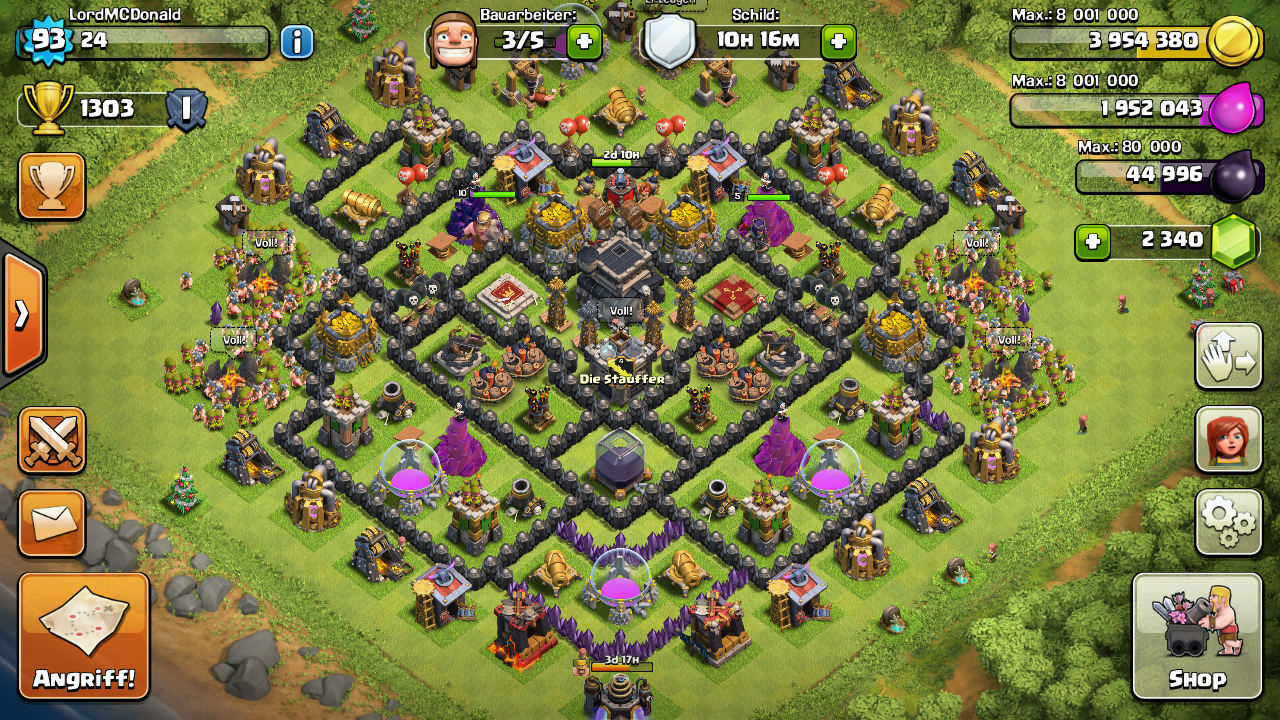Open player profile info button
The image size is (1280, 720).
point(296,41)
